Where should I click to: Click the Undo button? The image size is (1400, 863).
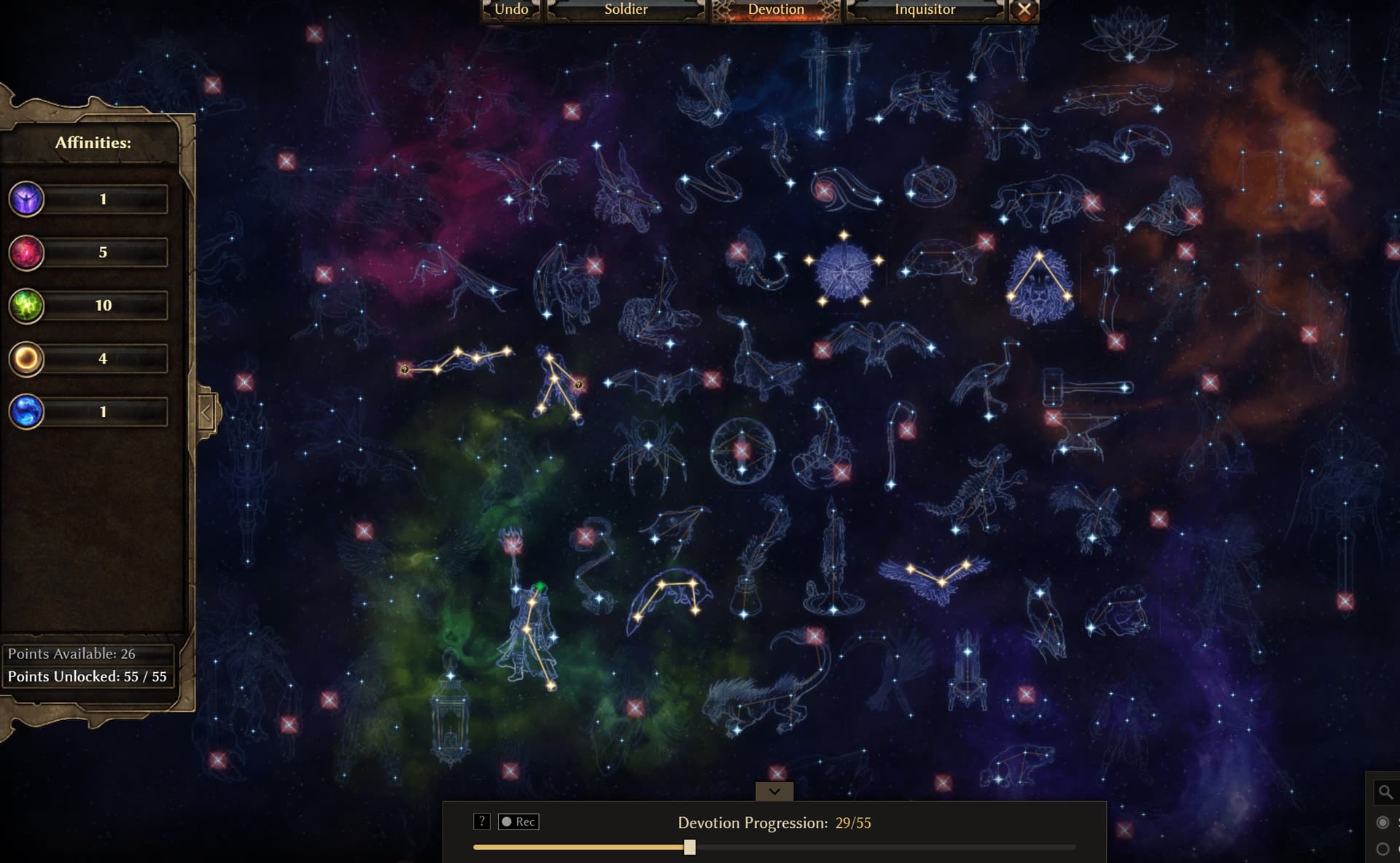pyautogui.click(x=511, y=9)
